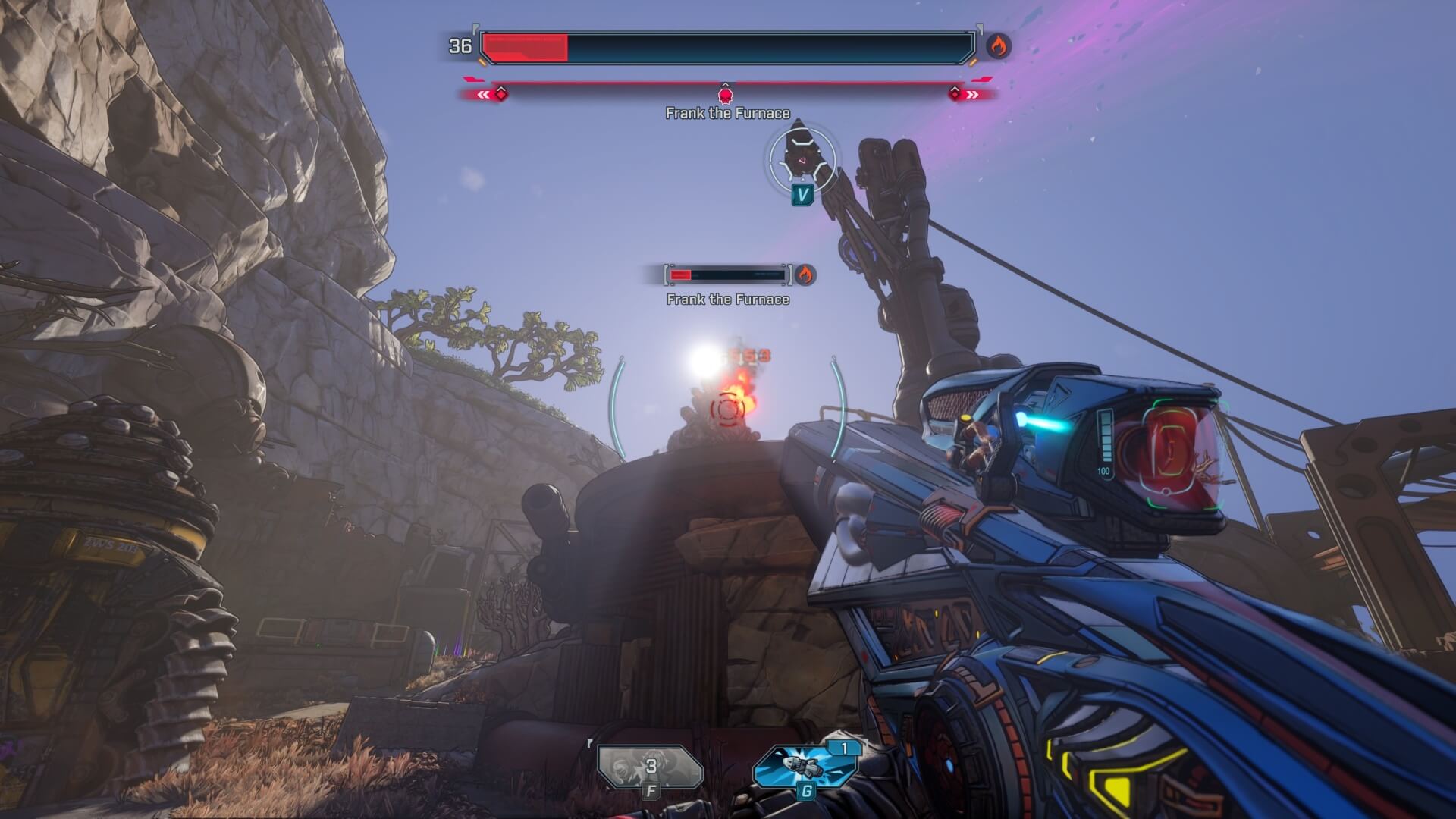Image resolution: width=1456 pixels, height=819 pixels.
Task: Click the chevron arrow above the skull marker
Action: click(x=726, y=86)
